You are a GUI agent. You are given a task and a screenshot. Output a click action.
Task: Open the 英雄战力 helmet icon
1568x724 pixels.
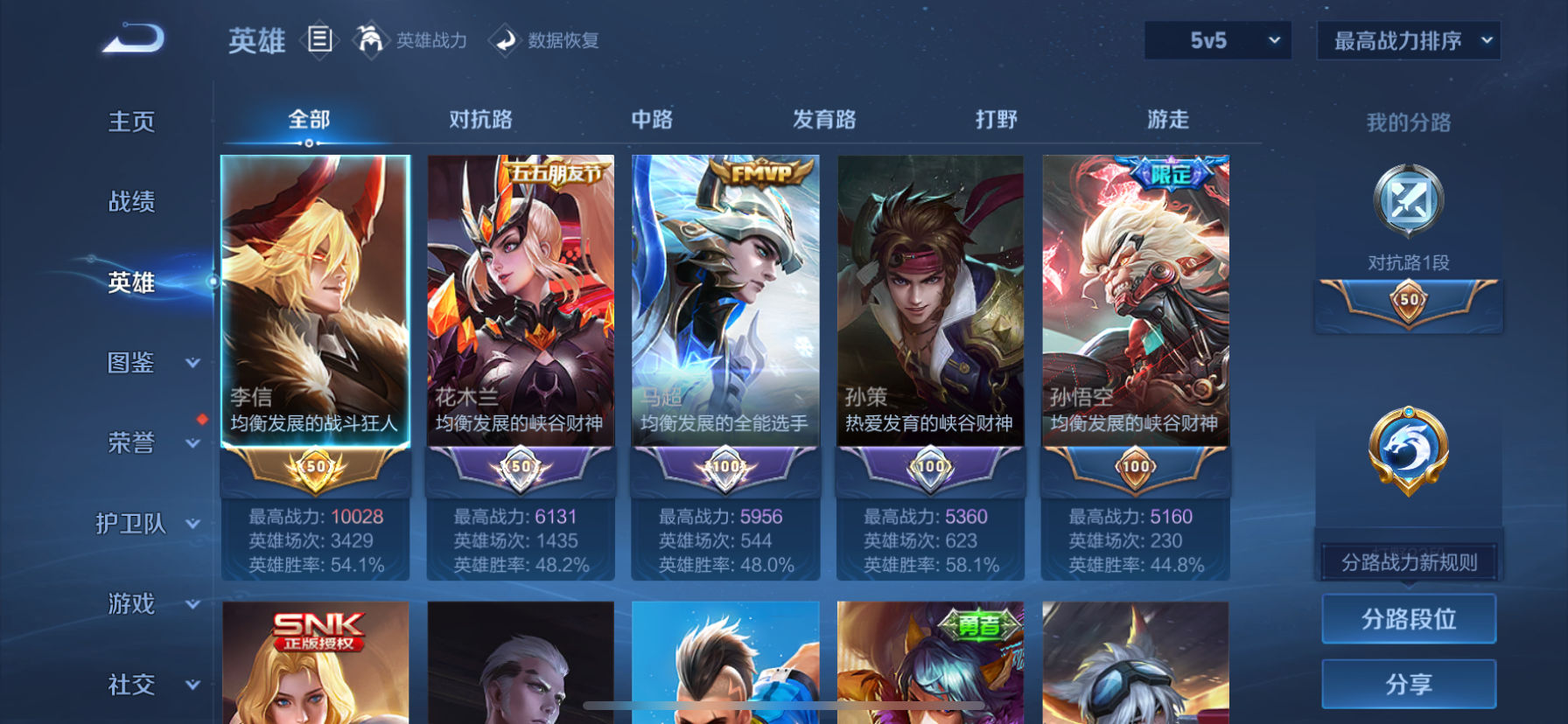(x=371, y=40)
